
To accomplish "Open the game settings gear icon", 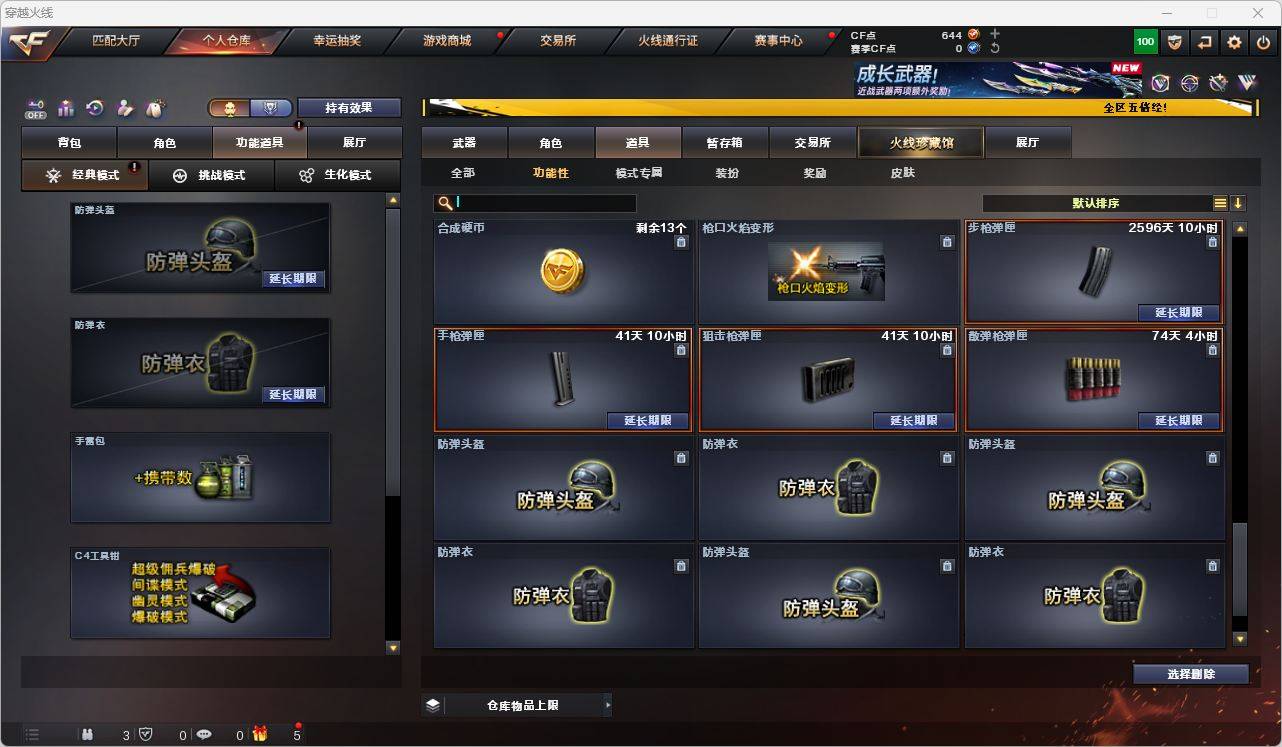I will coord(1233,41).
